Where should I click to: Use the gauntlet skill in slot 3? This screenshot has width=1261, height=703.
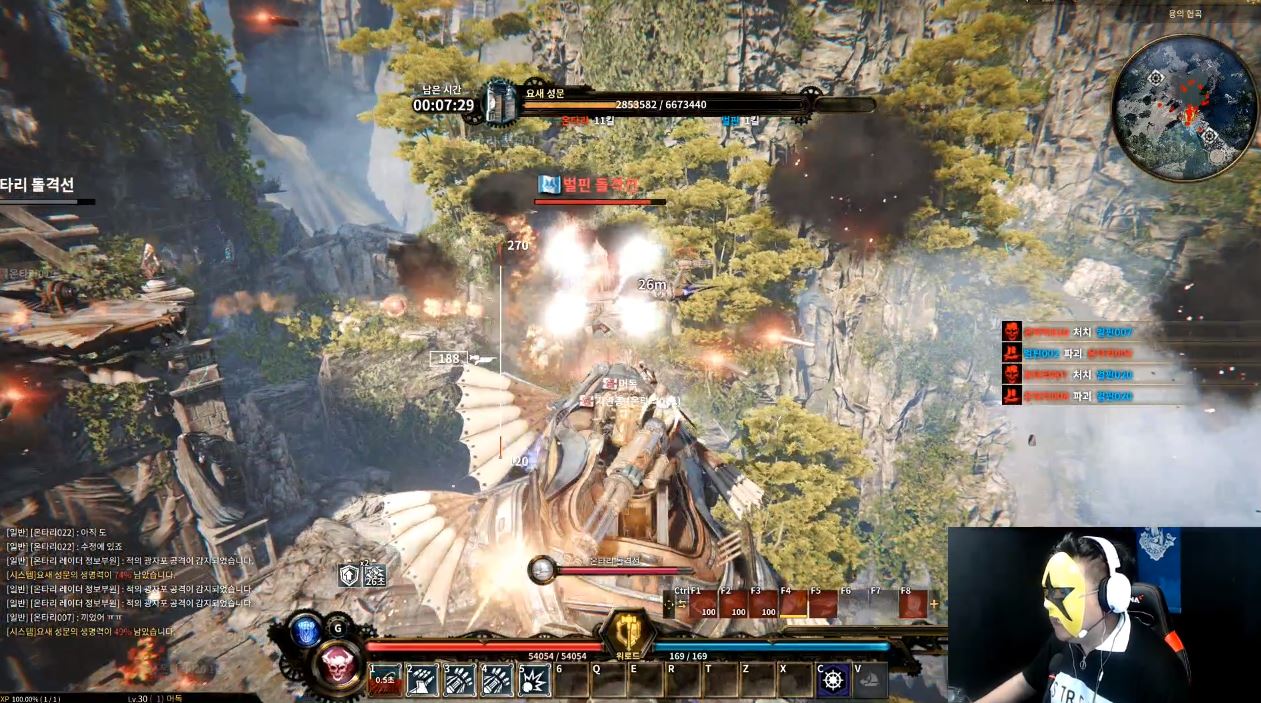click(459, 680)
